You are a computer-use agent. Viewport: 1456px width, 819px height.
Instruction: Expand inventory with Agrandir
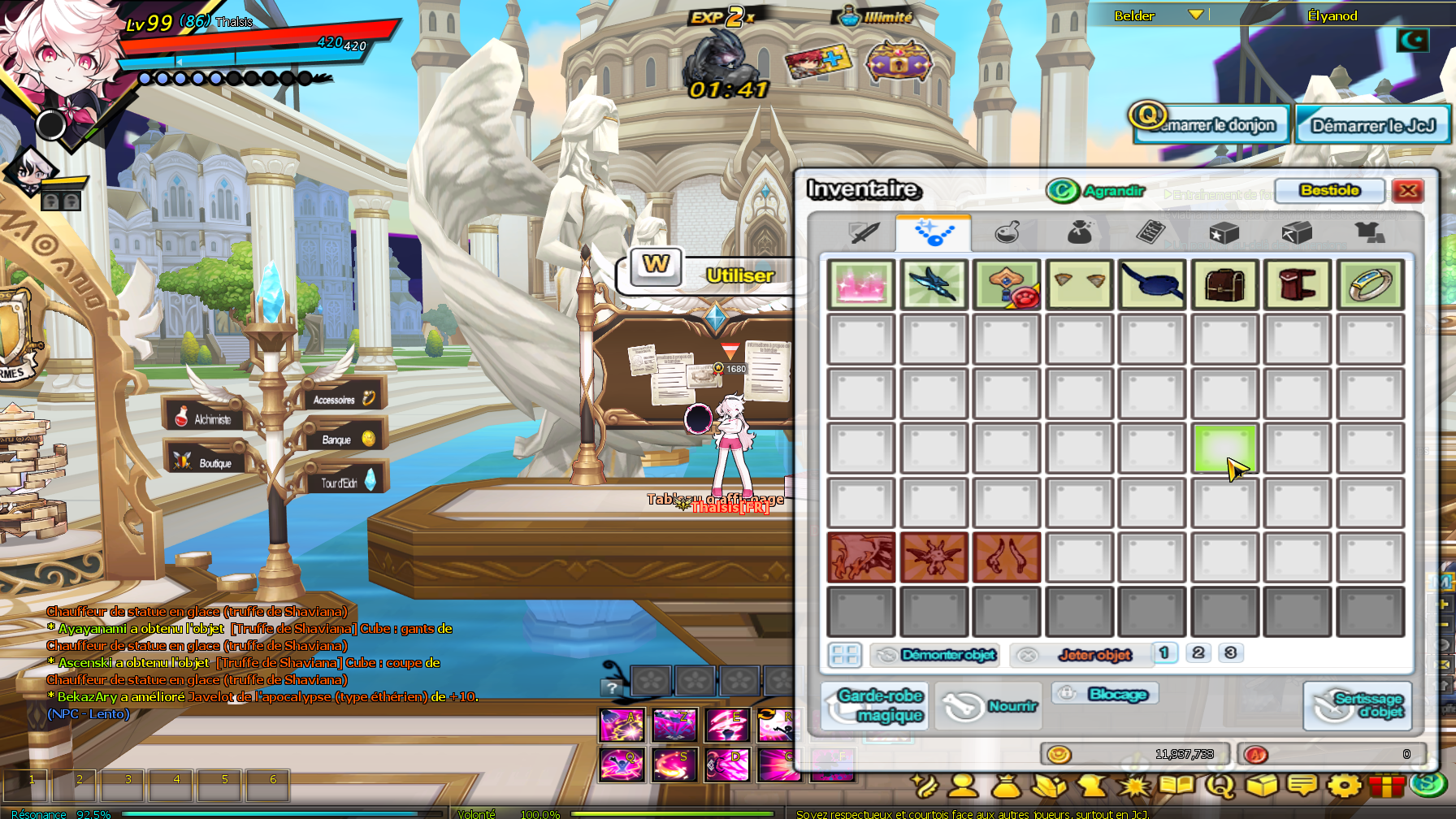[x=1096, y=191]
